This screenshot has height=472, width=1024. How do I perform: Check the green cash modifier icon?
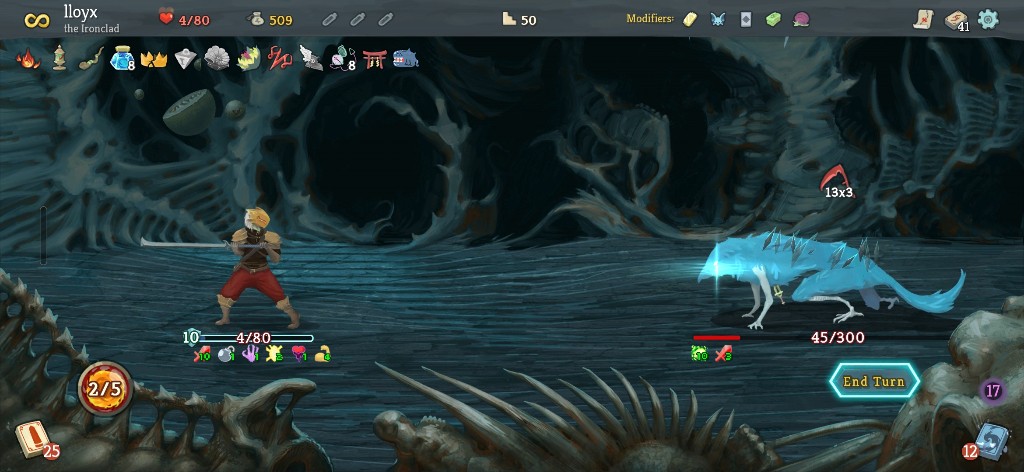click(773, 19)
